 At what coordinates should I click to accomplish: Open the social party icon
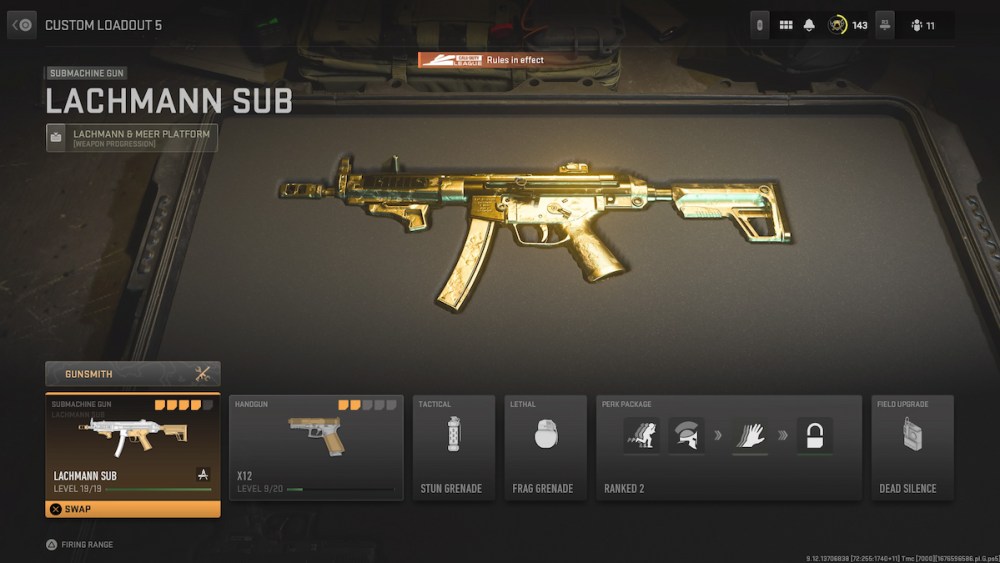click(x=924, y=25)
